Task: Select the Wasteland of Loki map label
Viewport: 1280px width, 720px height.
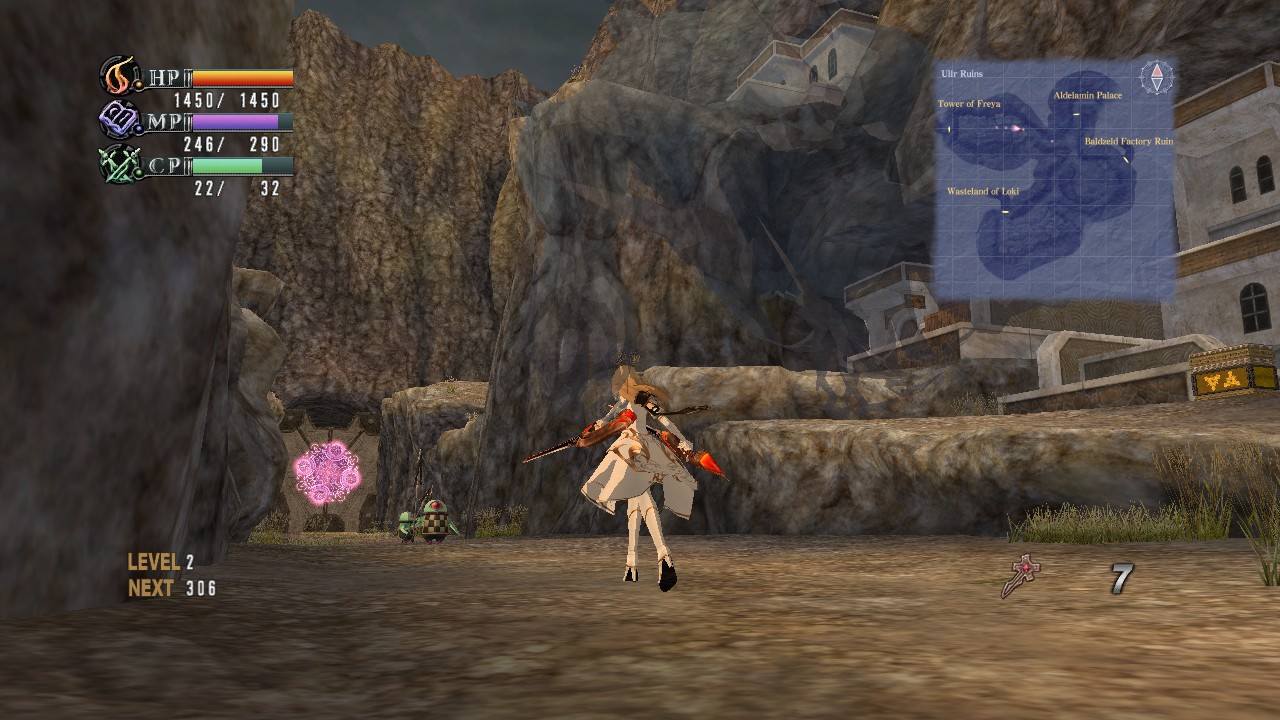Action: coord(982,191)
